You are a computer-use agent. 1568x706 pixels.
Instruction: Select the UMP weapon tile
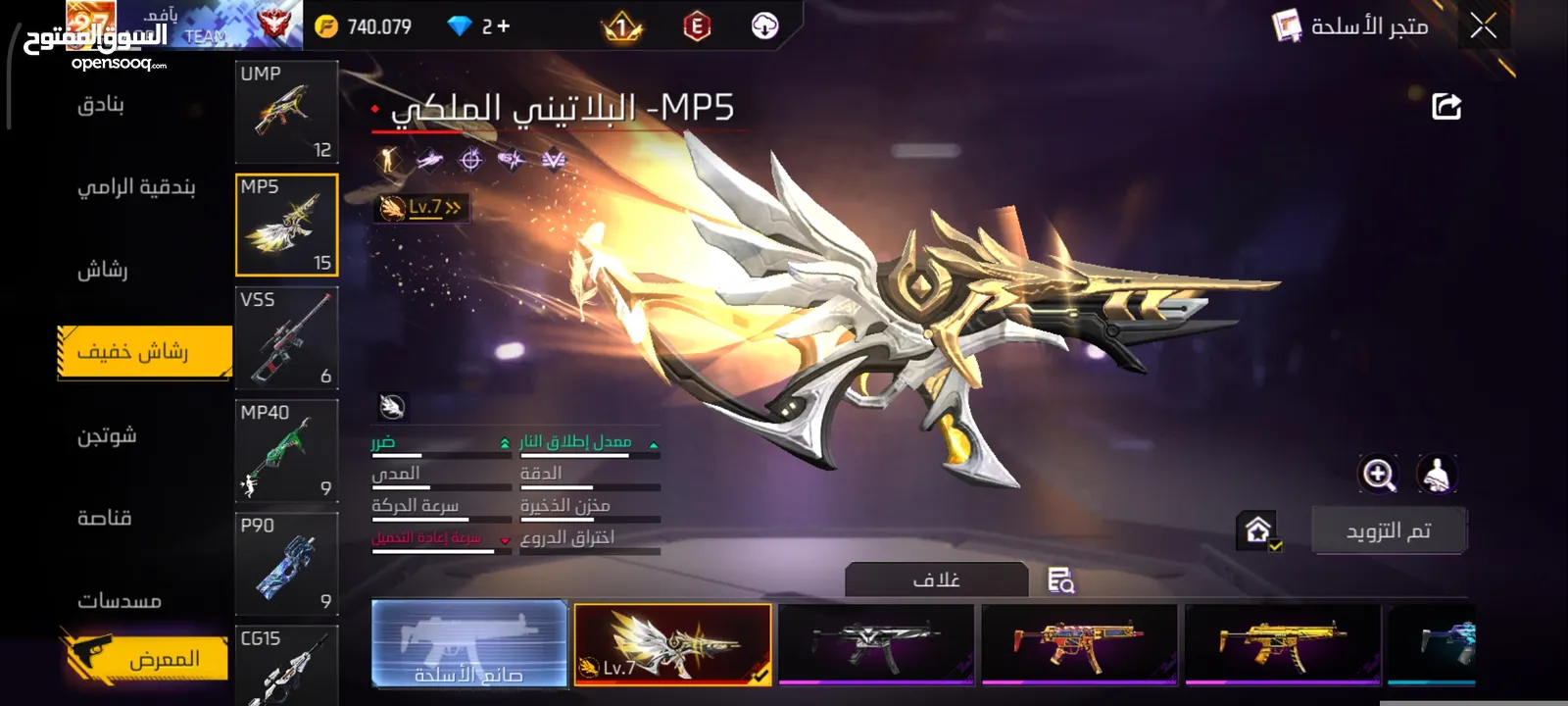click(286, 112)
